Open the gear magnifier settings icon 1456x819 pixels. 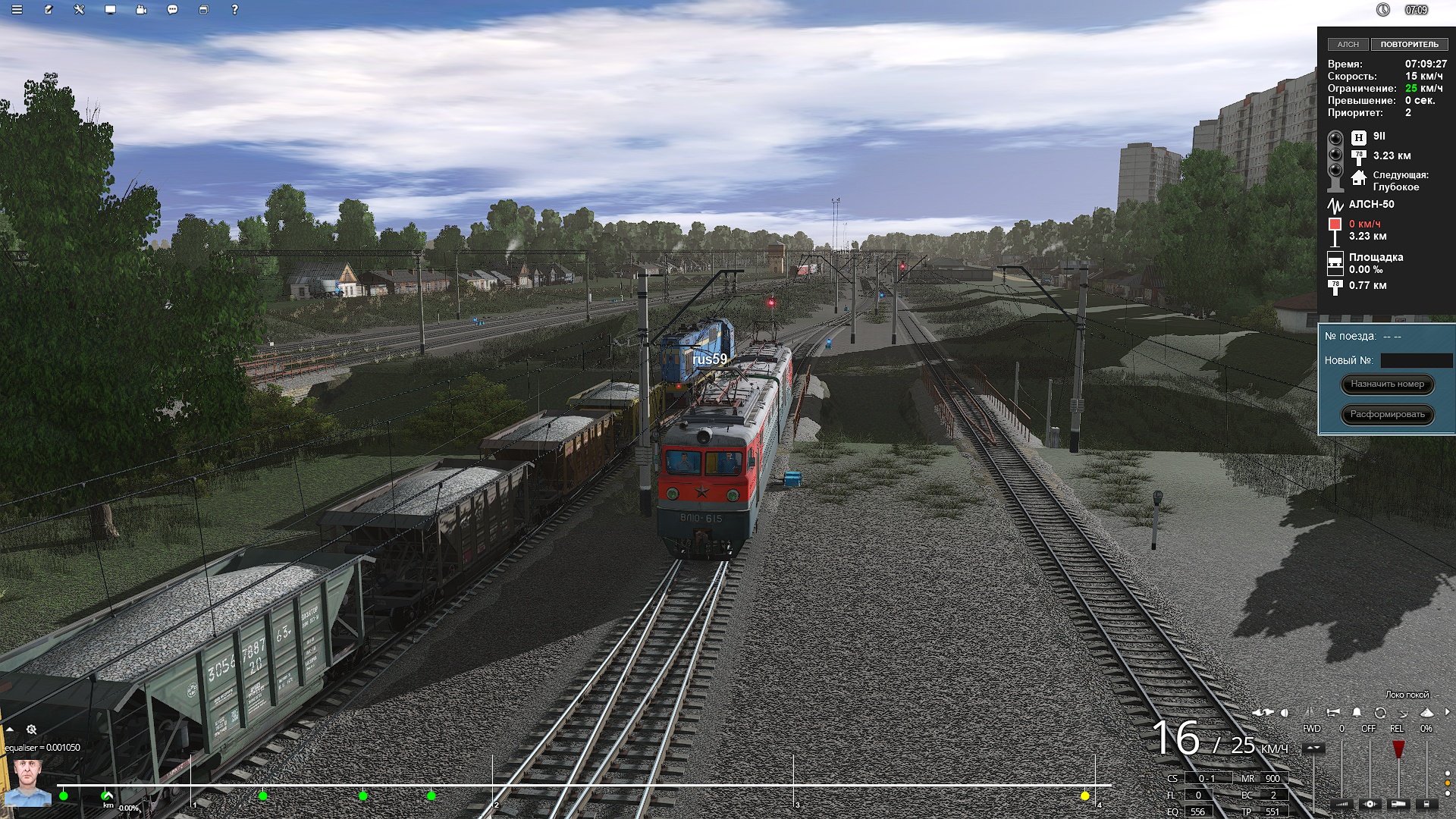pos(32,730)
